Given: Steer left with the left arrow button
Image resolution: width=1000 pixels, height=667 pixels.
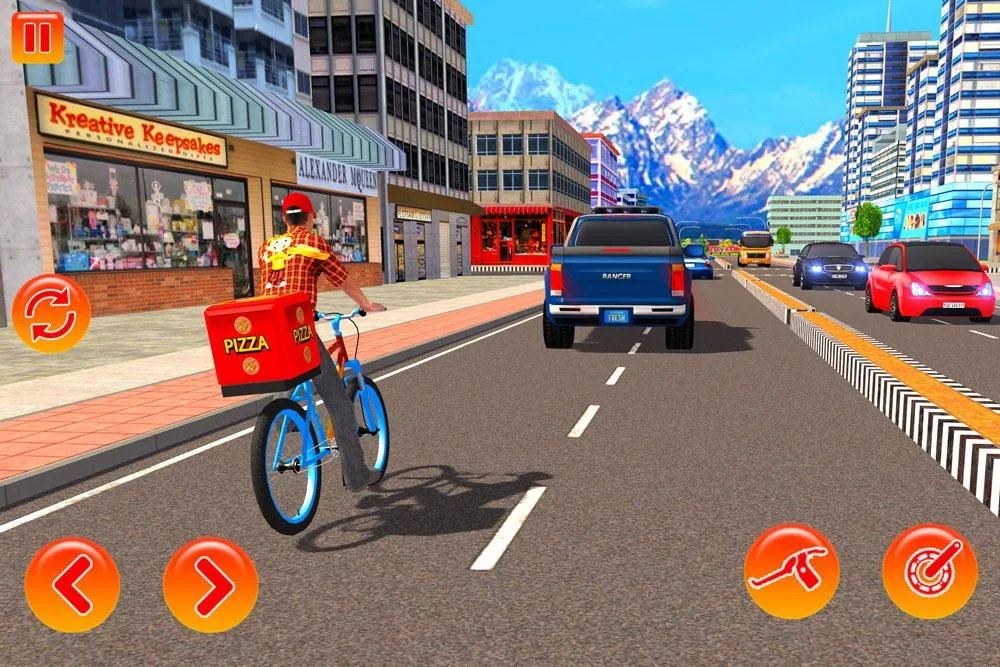Looking at the screenshot, I should [x=72, y=585].
